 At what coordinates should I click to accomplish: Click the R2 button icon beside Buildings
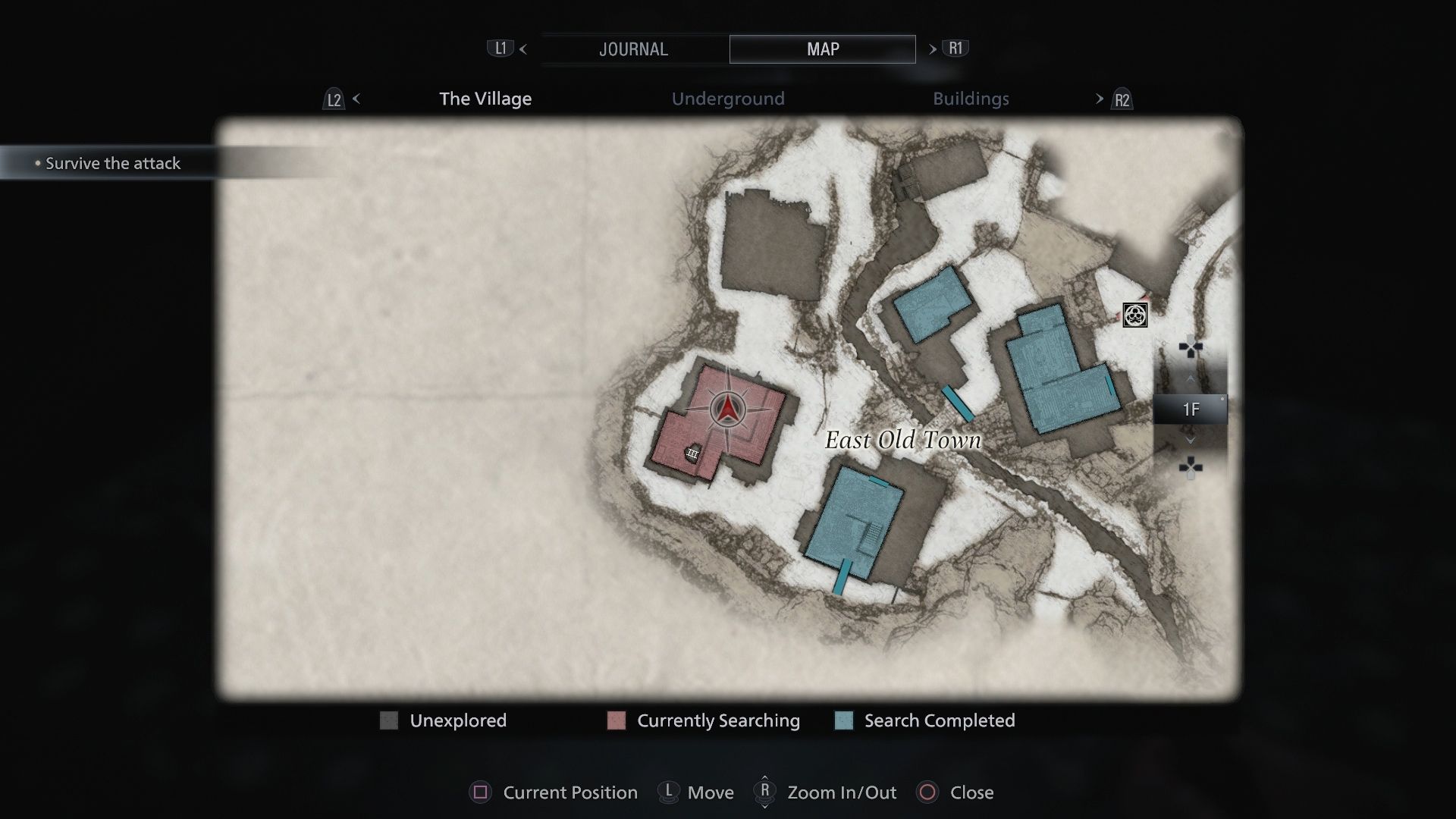[x=1120, y=99]
